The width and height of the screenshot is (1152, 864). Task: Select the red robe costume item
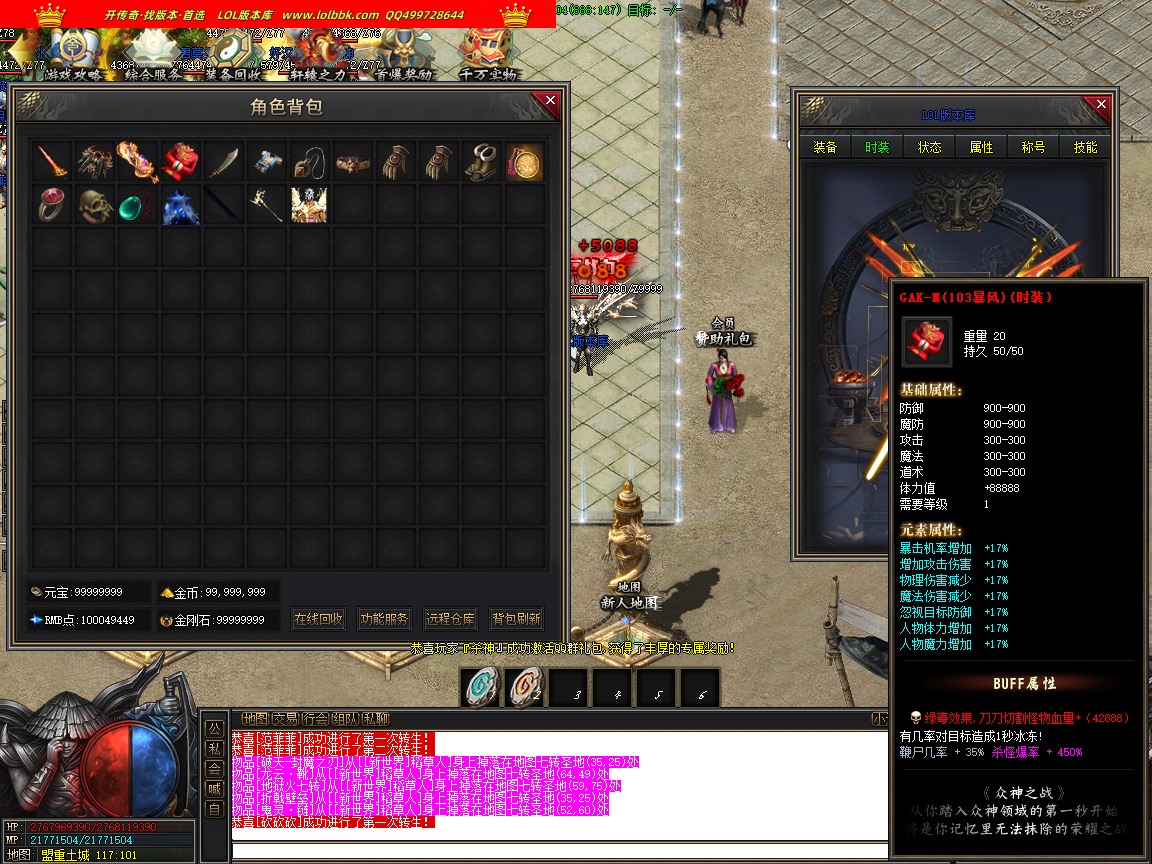click(x=181, y=162)
